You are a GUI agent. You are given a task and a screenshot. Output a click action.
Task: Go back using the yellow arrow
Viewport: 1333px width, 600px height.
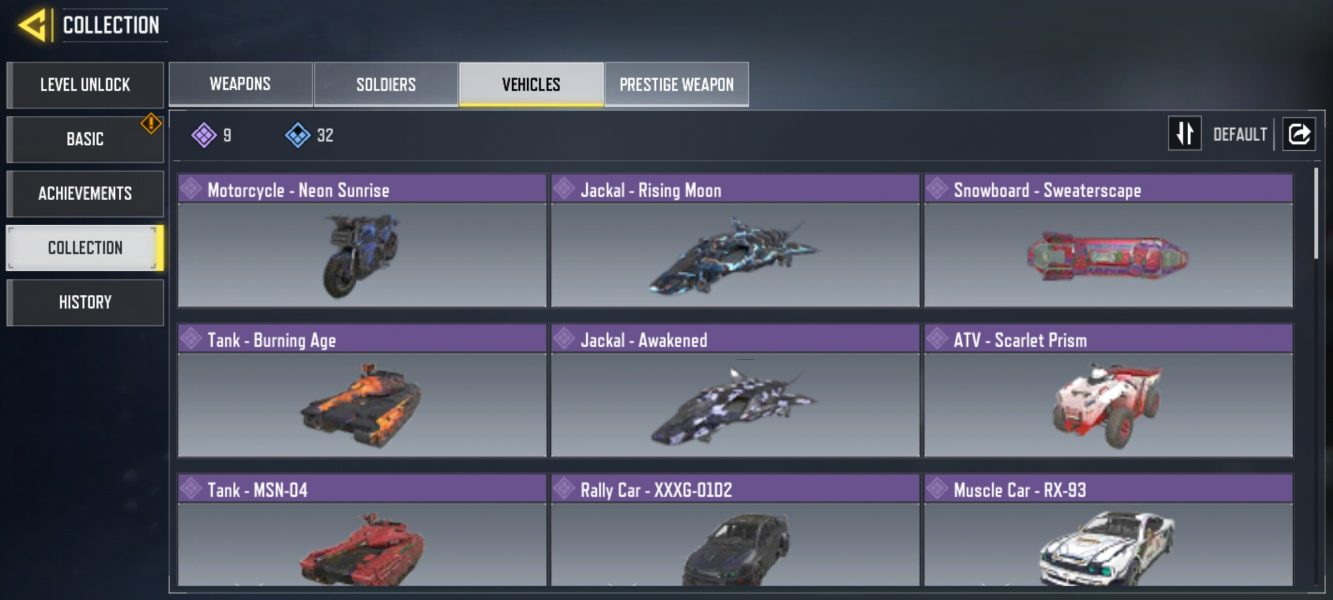(33, 25)
